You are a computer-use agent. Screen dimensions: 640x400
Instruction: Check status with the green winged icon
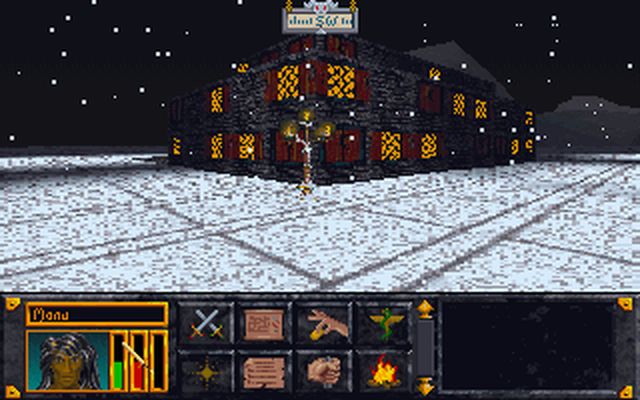point(383,324)
